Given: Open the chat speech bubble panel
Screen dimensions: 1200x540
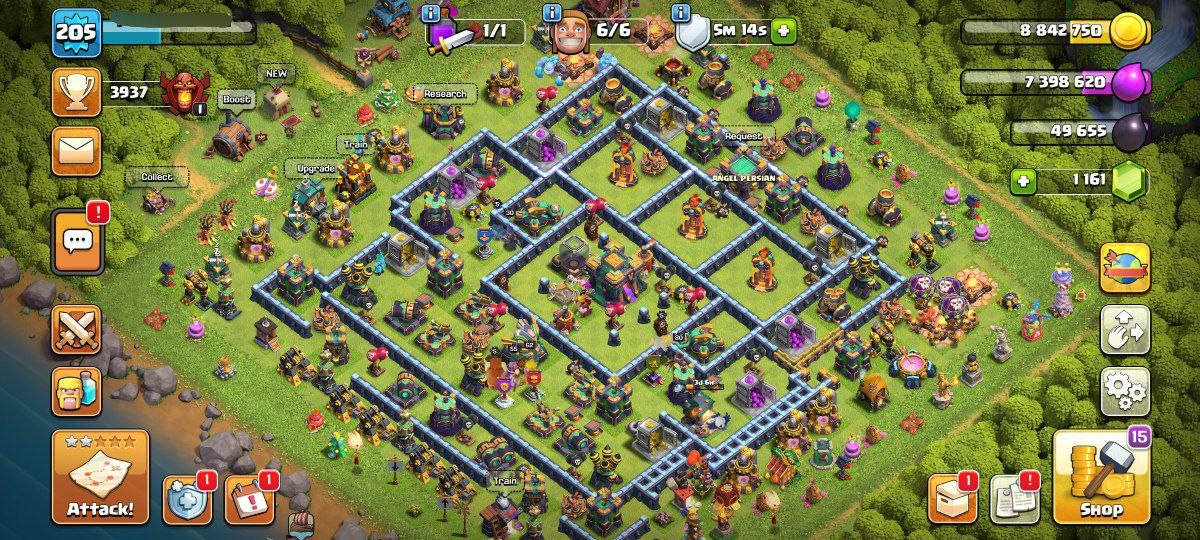Looking at the screenshot, I should click(x=77, y=243).
